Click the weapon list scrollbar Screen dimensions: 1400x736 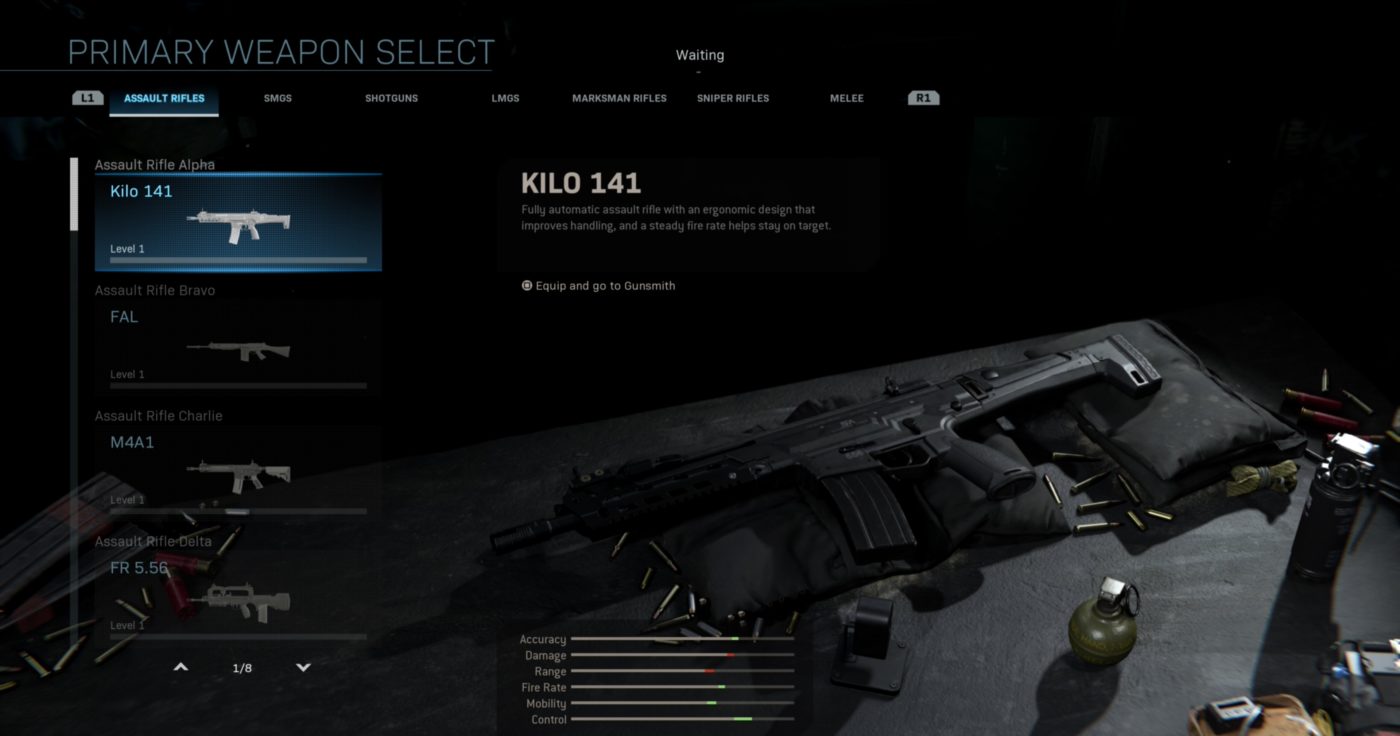coord(73,195)
